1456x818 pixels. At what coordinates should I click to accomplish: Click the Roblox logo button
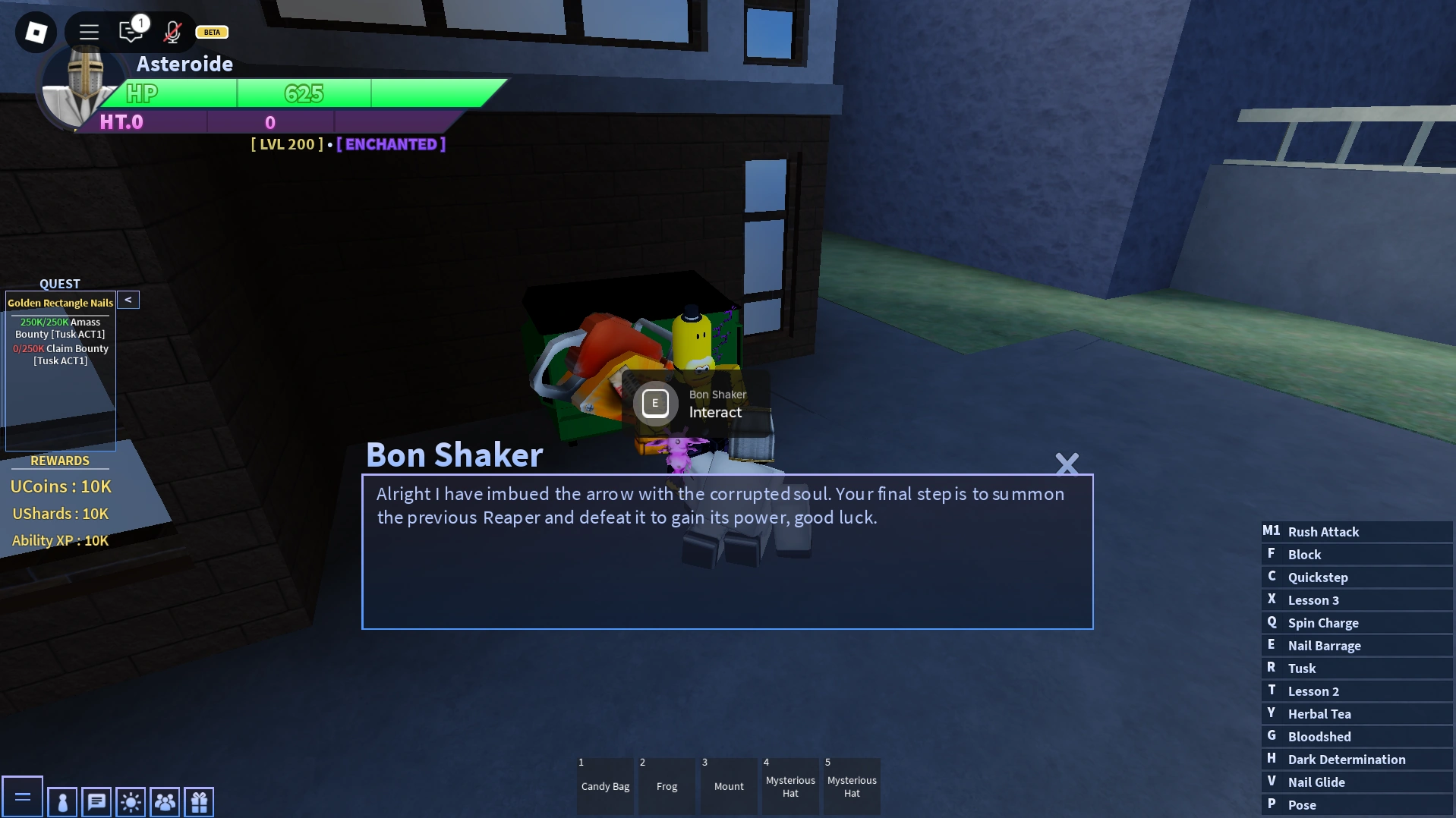(x=36, y=32)
